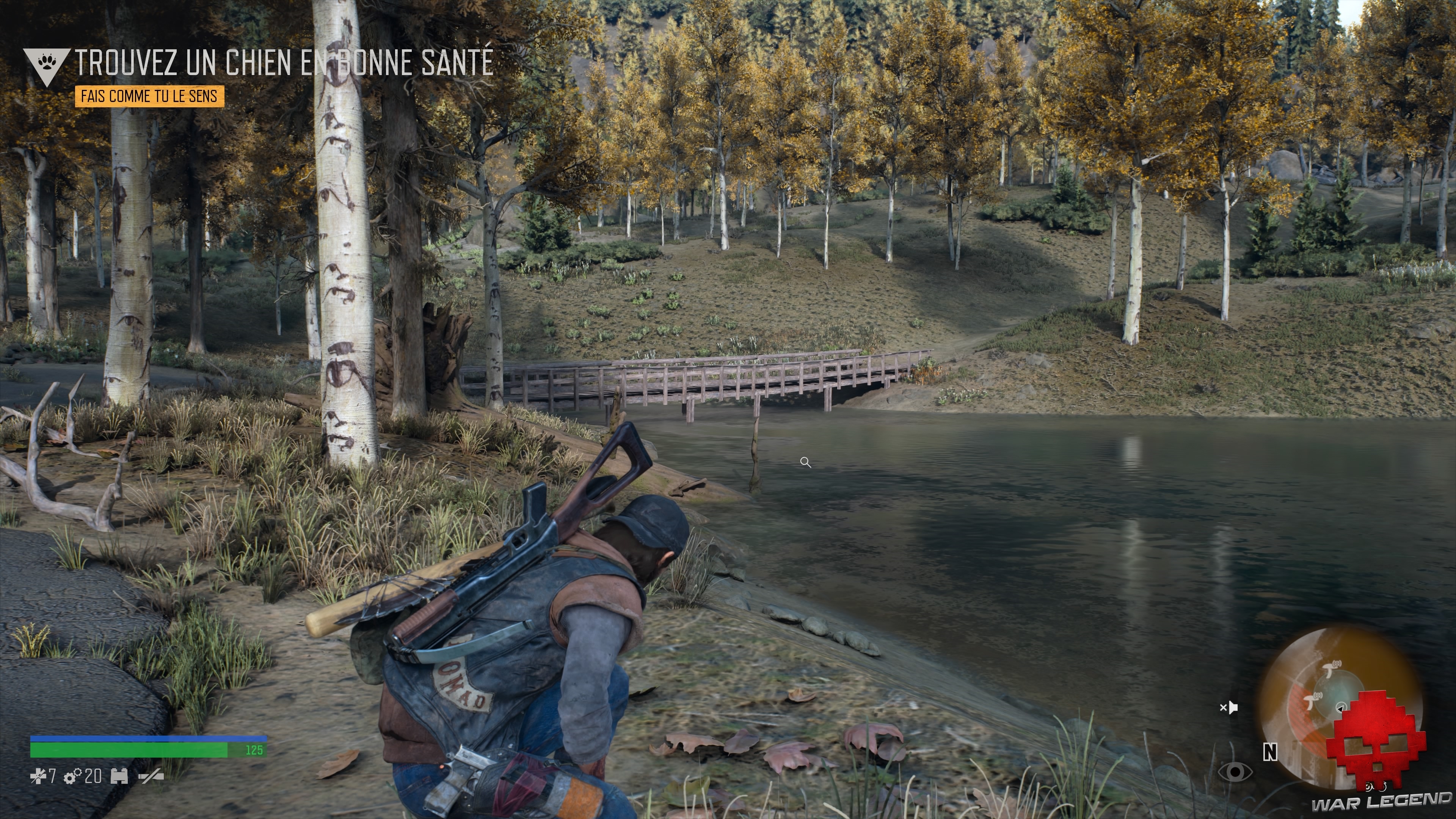Select the binoculars inventory icon

pos(120,777)
